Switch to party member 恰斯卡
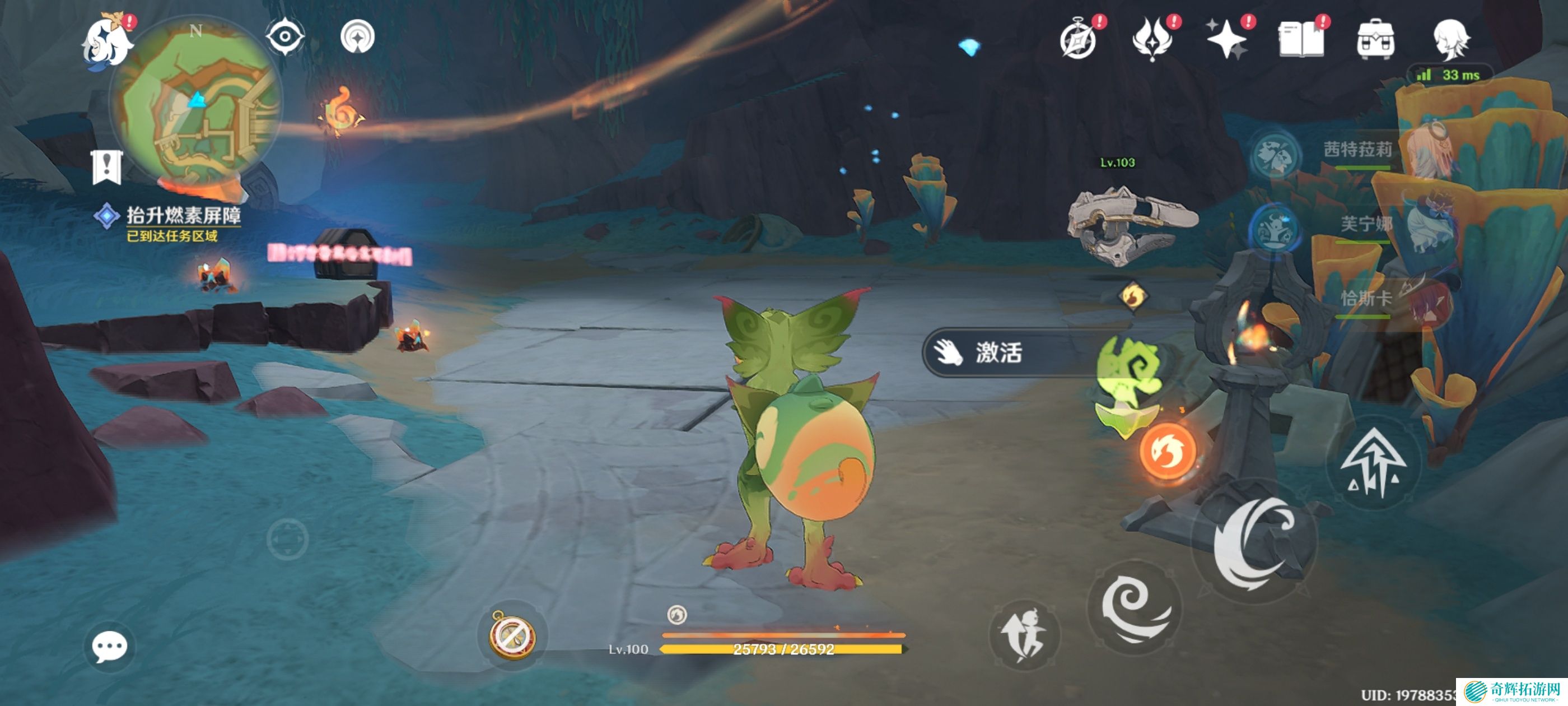 [x=1365, y=299]
